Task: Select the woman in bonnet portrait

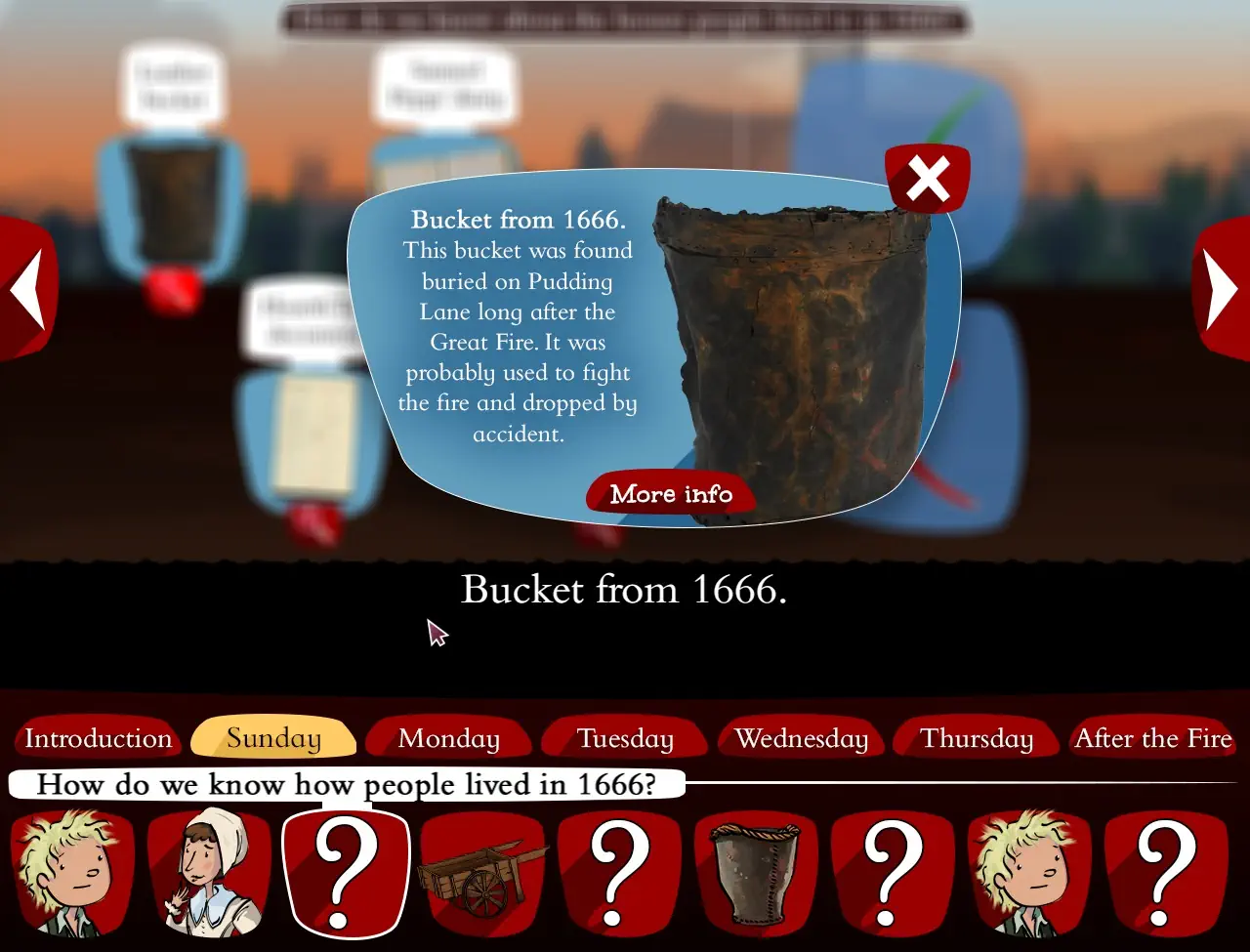Action: coord(210,874)
